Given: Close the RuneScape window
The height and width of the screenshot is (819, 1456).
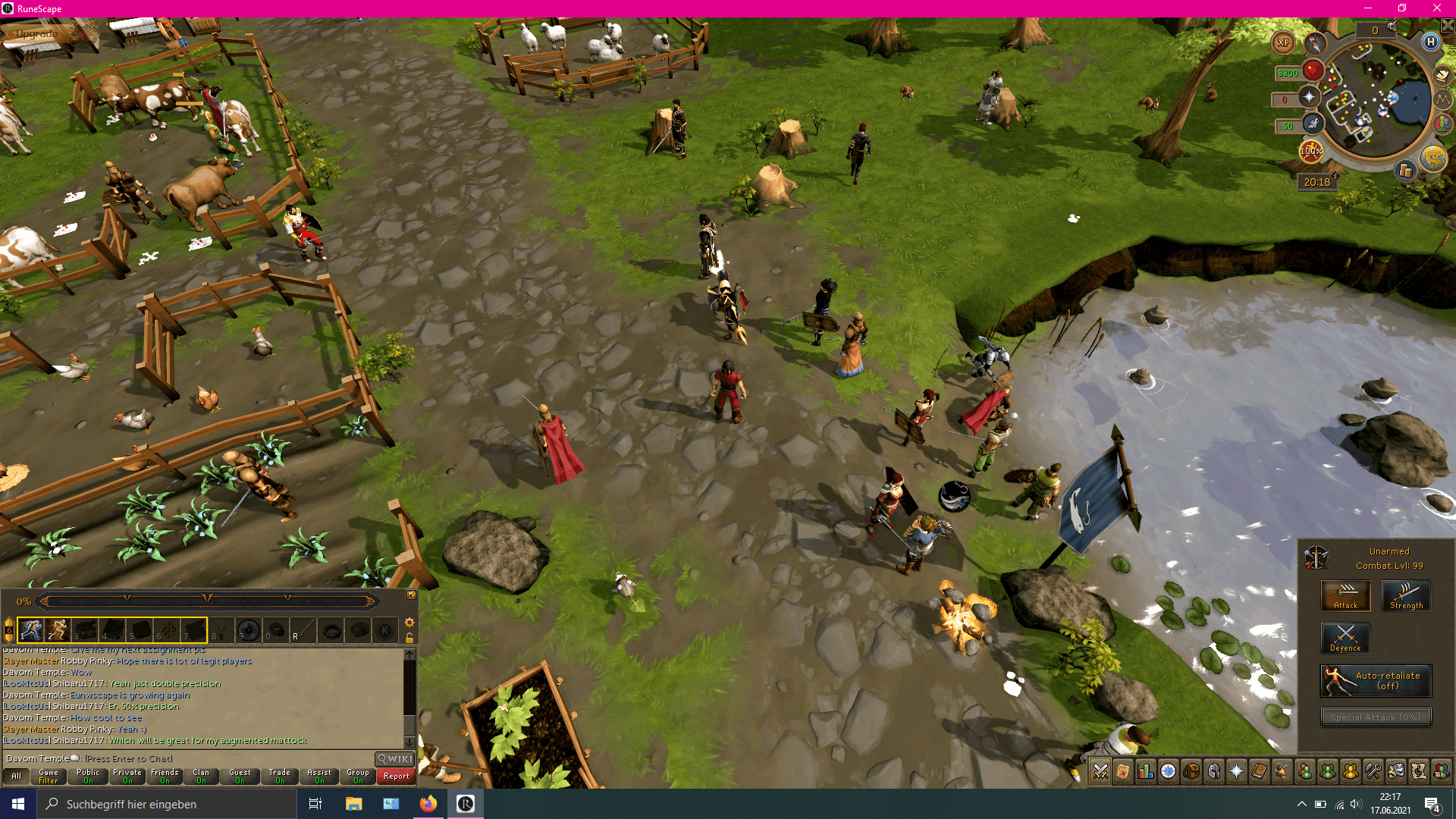Looking at the screenshot, I should click(1436, 8).
